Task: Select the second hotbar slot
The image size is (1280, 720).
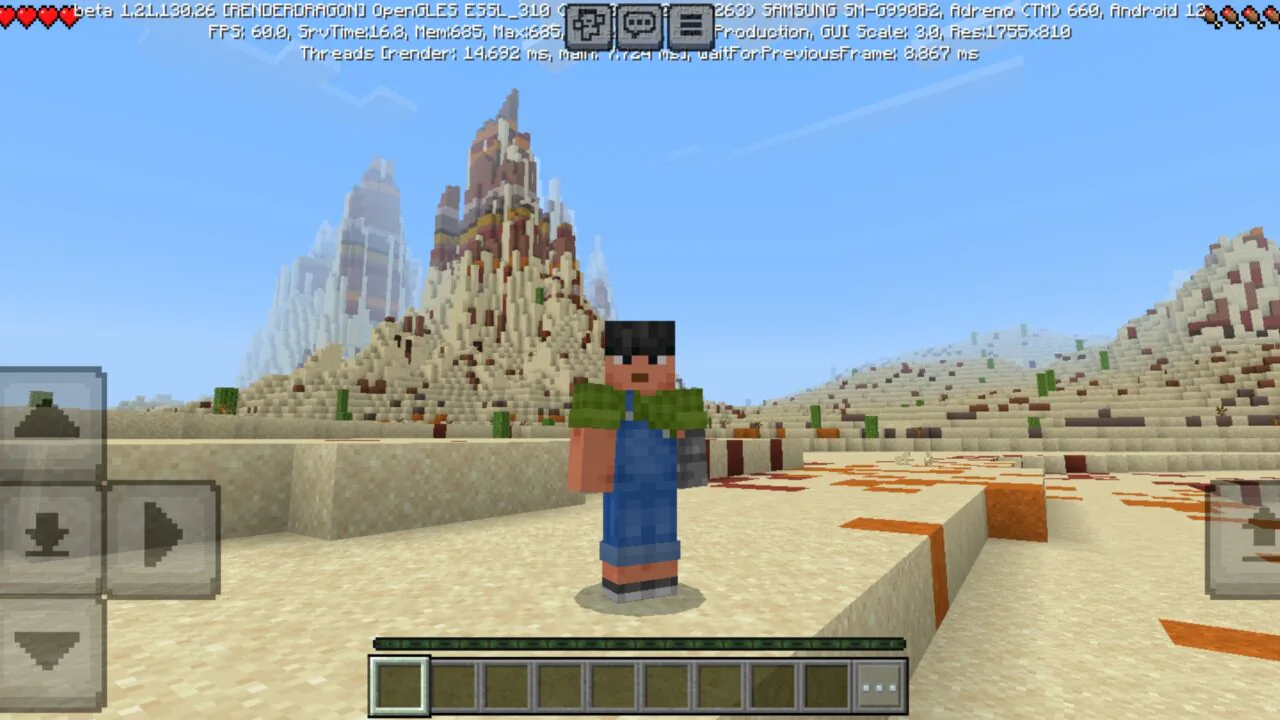Action: coord(452,686)
